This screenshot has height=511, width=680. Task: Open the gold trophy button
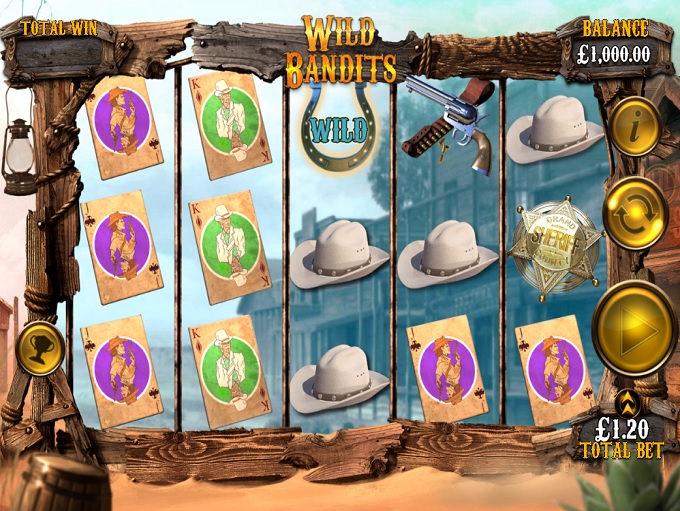pos(40,347)
